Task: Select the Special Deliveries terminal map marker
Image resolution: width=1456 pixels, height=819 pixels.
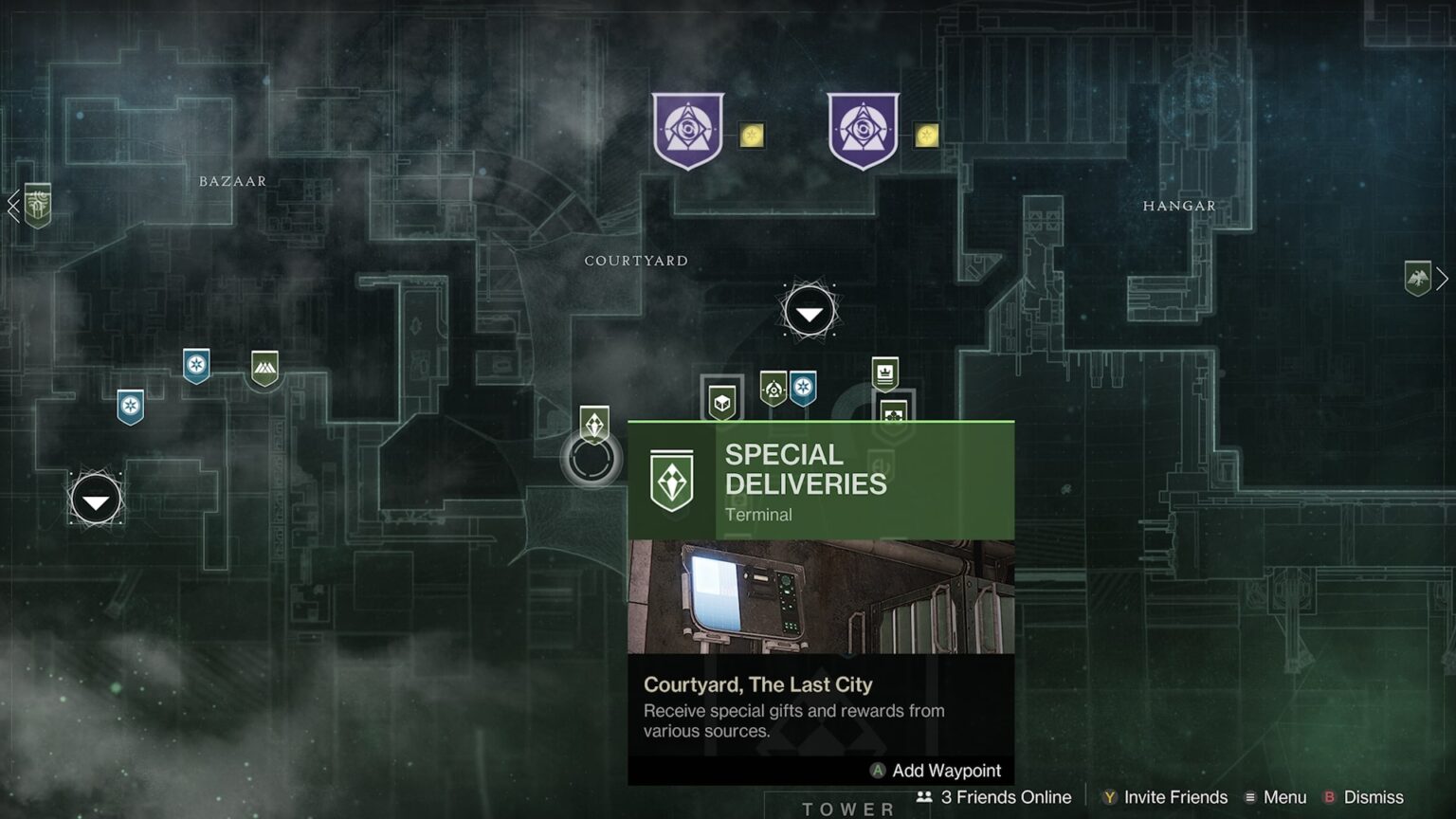Action: pyautogui.click(x=594, y=424)
